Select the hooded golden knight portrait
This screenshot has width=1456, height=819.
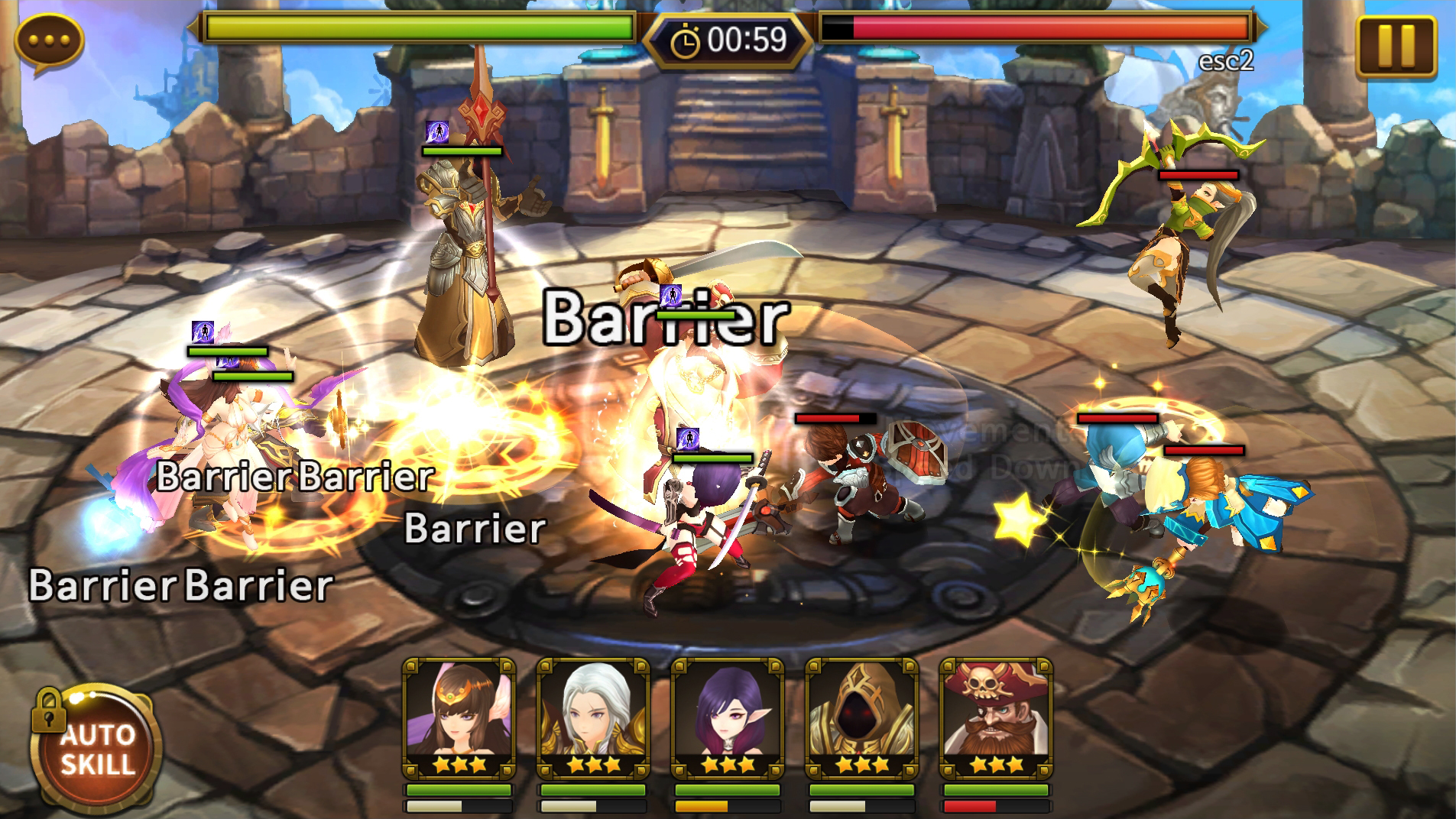point(861,717)
